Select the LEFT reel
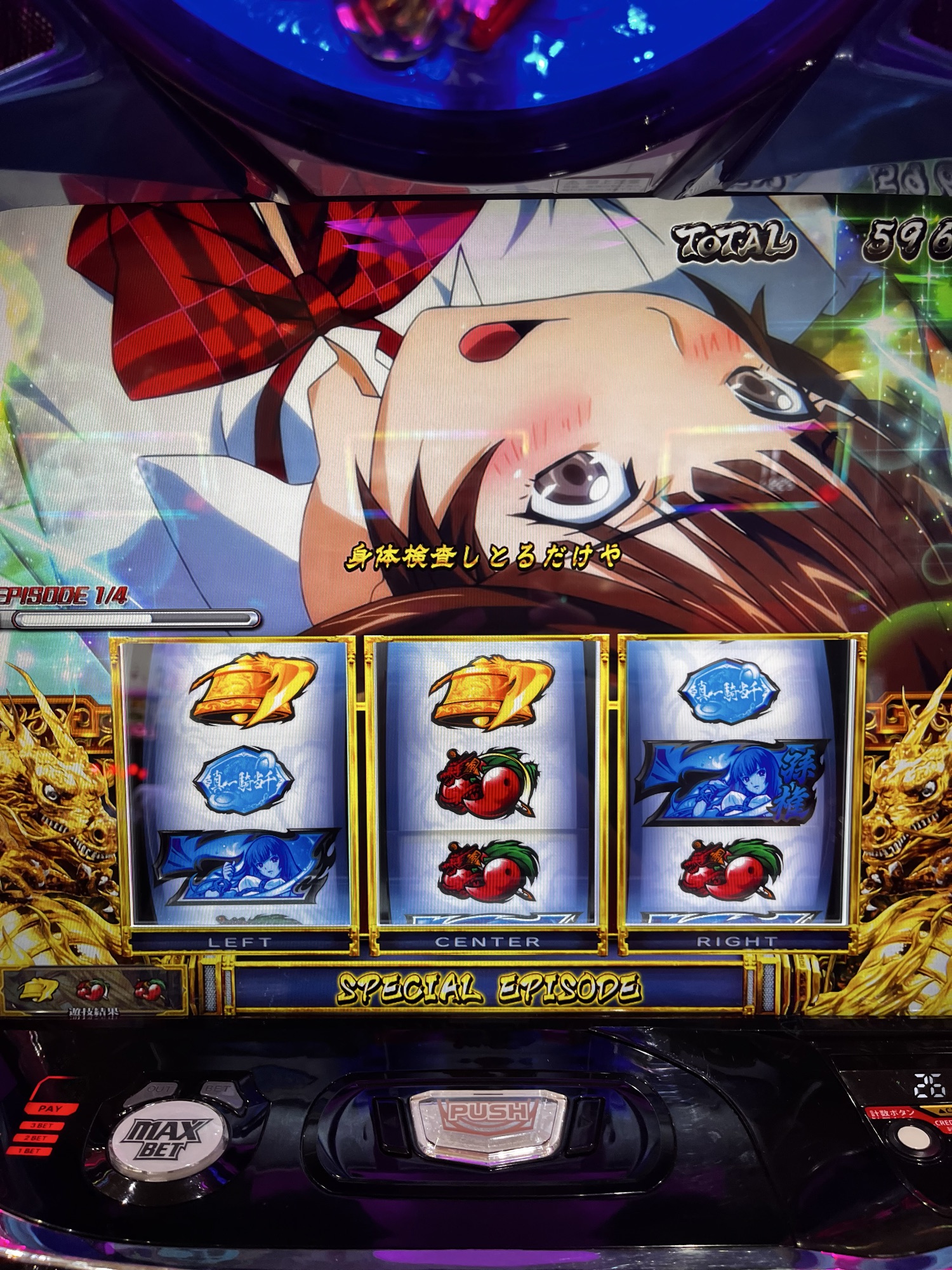 pyautogui.click(x=239, y=781)
